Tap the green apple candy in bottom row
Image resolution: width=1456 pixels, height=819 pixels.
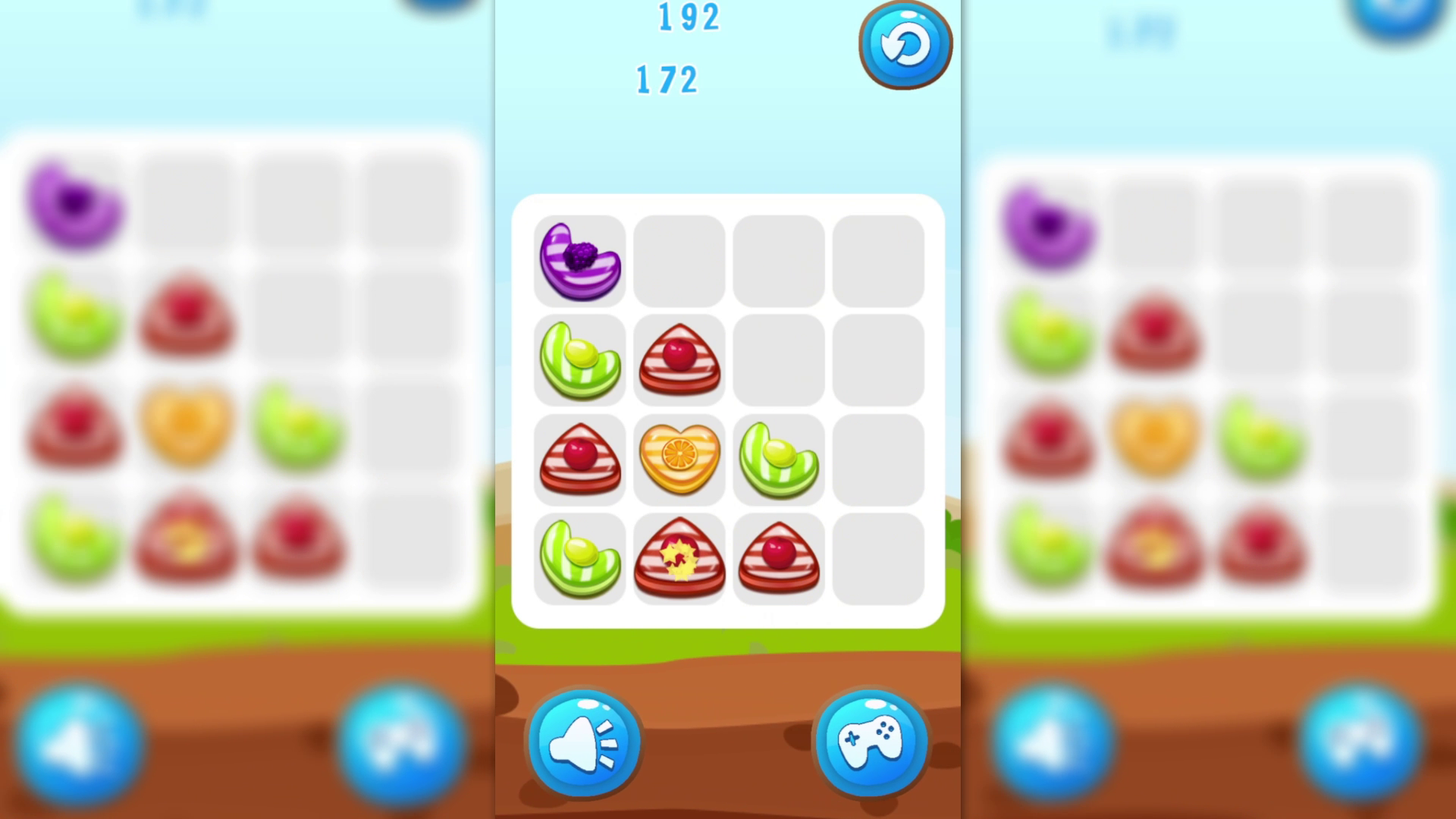579,557
